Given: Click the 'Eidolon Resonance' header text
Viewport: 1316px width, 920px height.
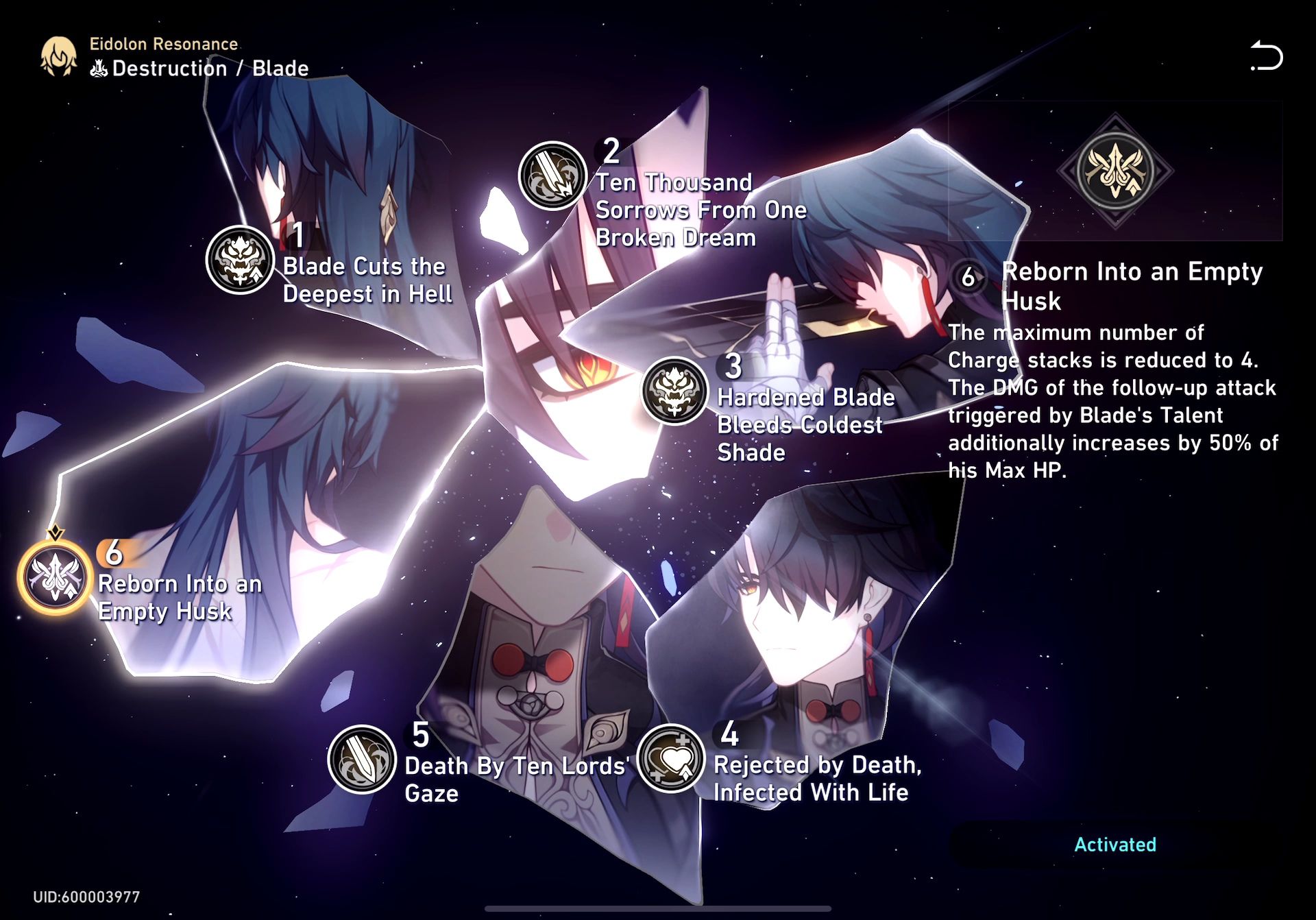Looking at the screenshot, I should click(x=163, y=43).
